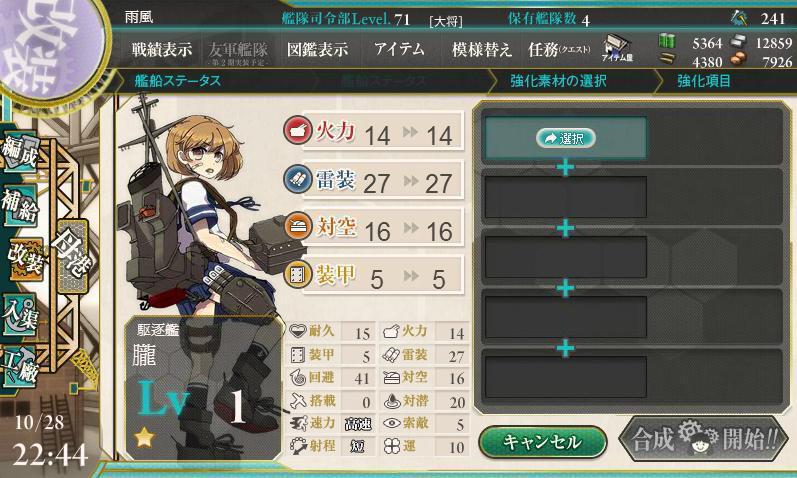Image resolution: width=797 pixels, height=478 pixels.
Task: Open the アイテム menu
Action: [x=399, y=50]
